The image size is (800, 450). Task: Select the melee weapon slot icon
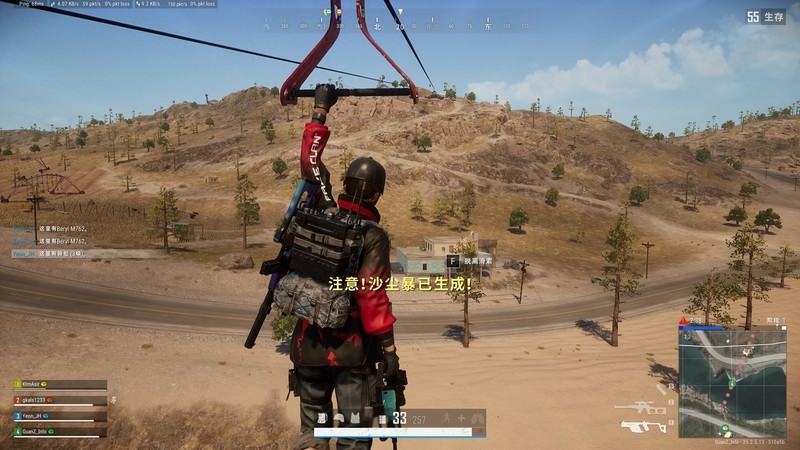tap(660, 388)
